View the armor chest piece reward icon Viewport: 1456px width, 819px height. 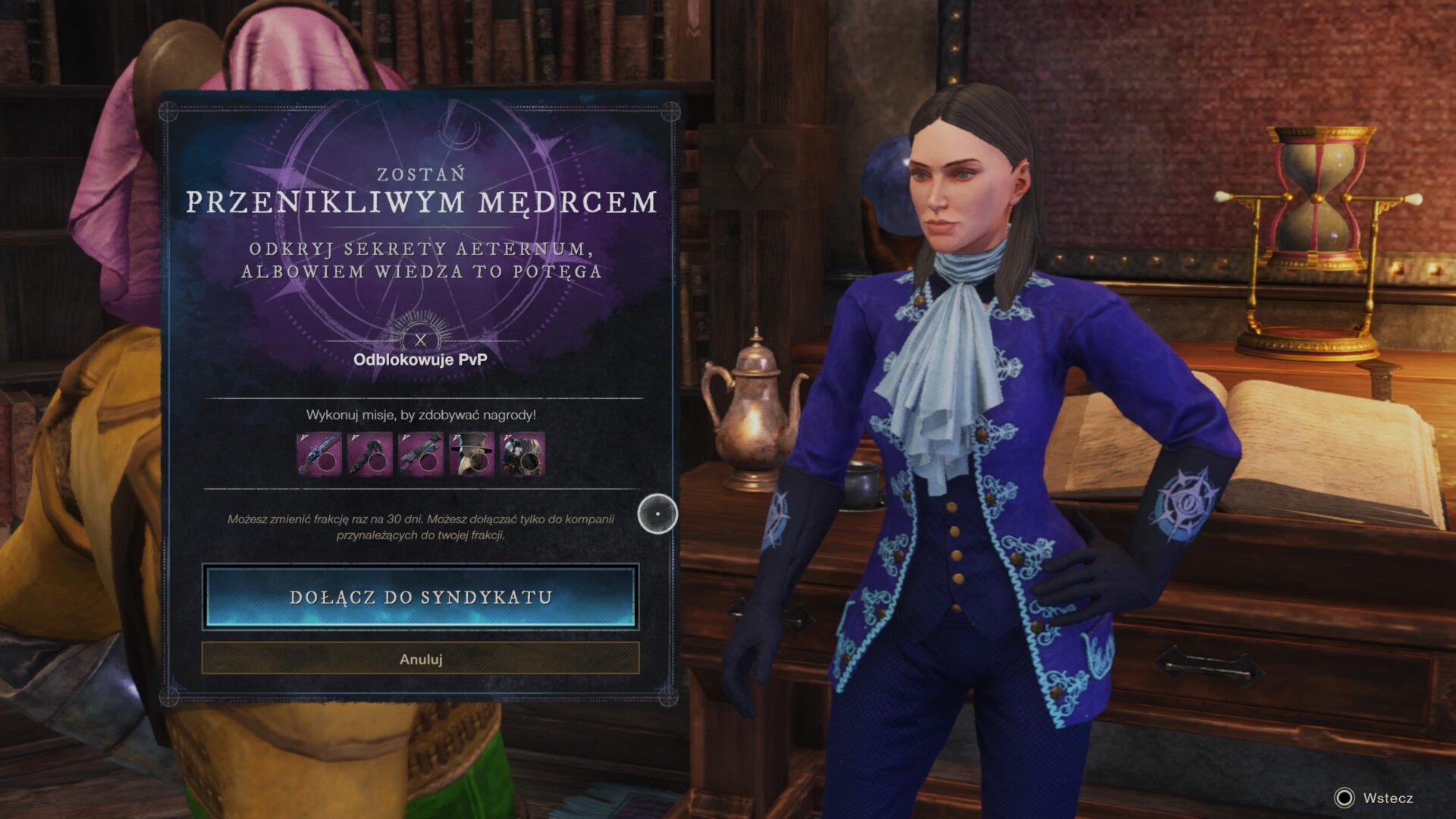pyautogui.click(x=522, y=453)
